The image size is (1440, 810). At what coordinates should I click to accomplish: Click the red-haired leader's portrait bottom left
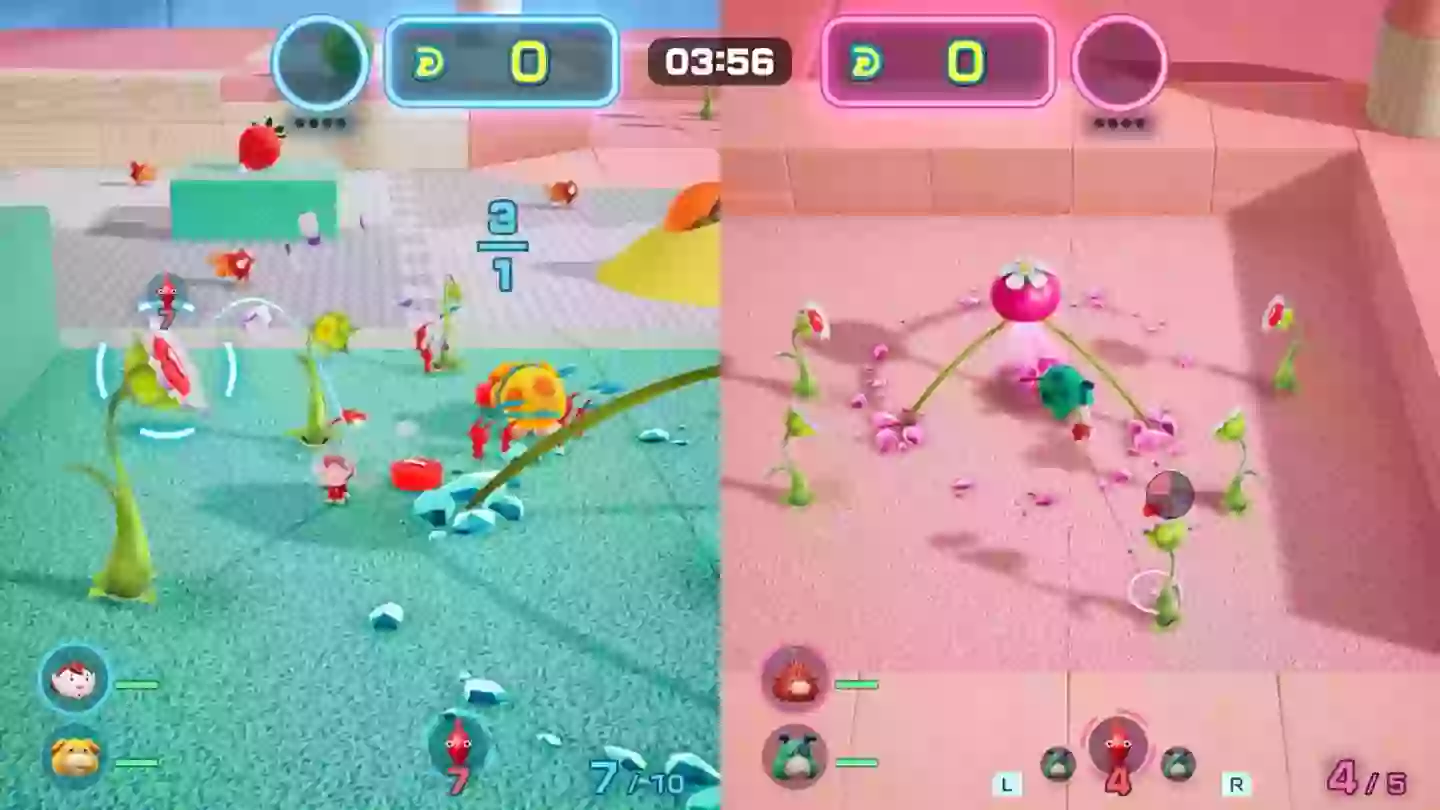75,680
